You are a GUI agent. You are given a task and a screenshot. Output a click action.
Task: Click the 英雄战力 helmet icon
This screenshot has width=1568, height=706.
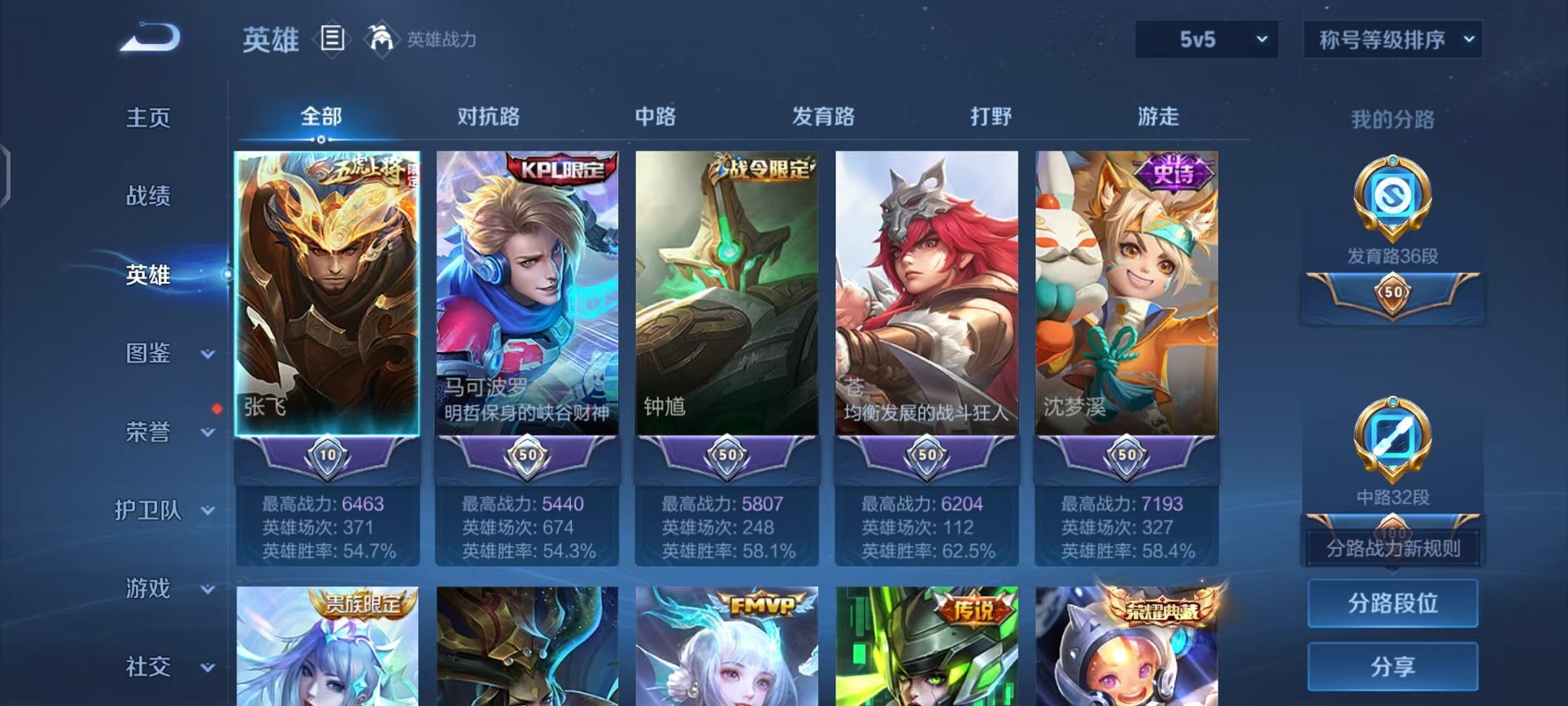point(380,37)
